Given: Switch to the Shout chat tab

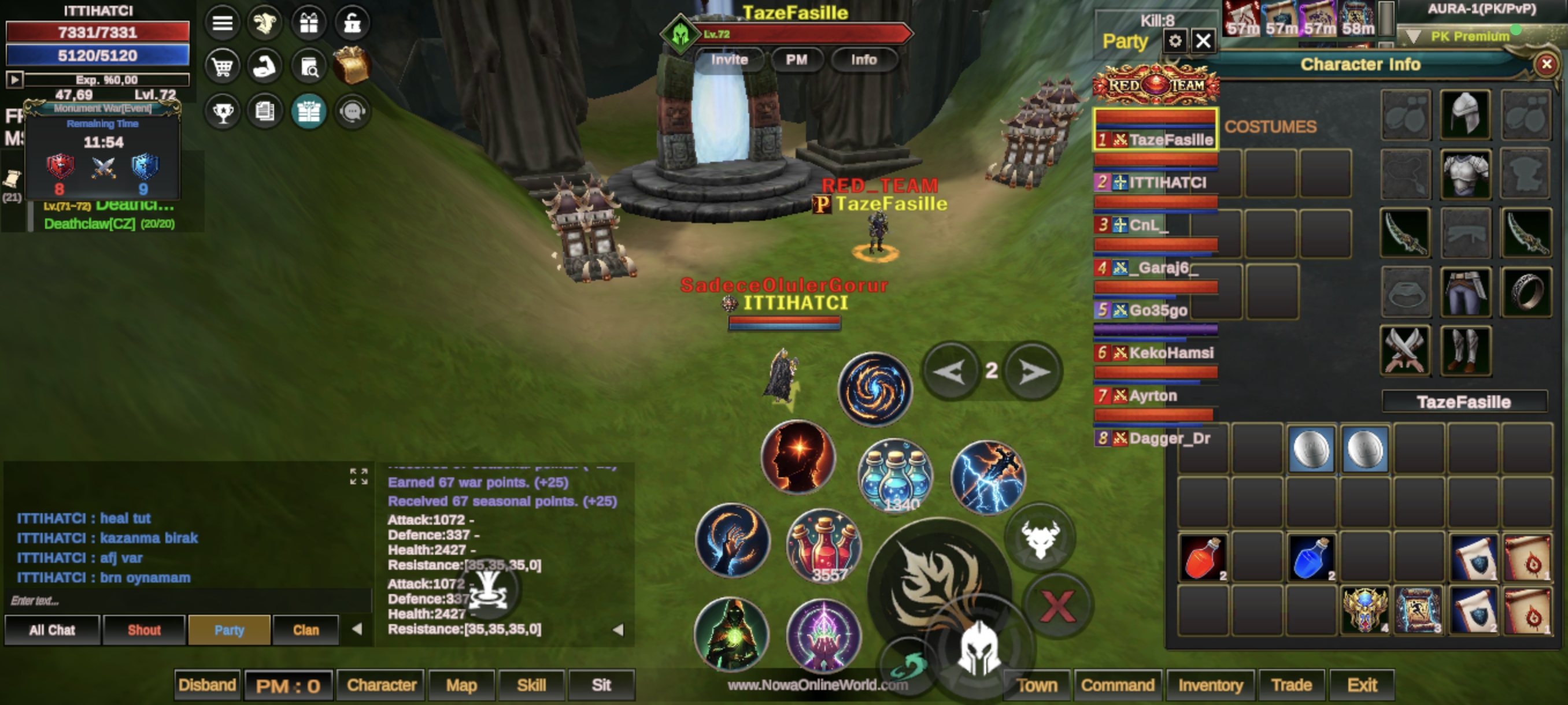Looking at the screenshot, I should click(145, 629).
